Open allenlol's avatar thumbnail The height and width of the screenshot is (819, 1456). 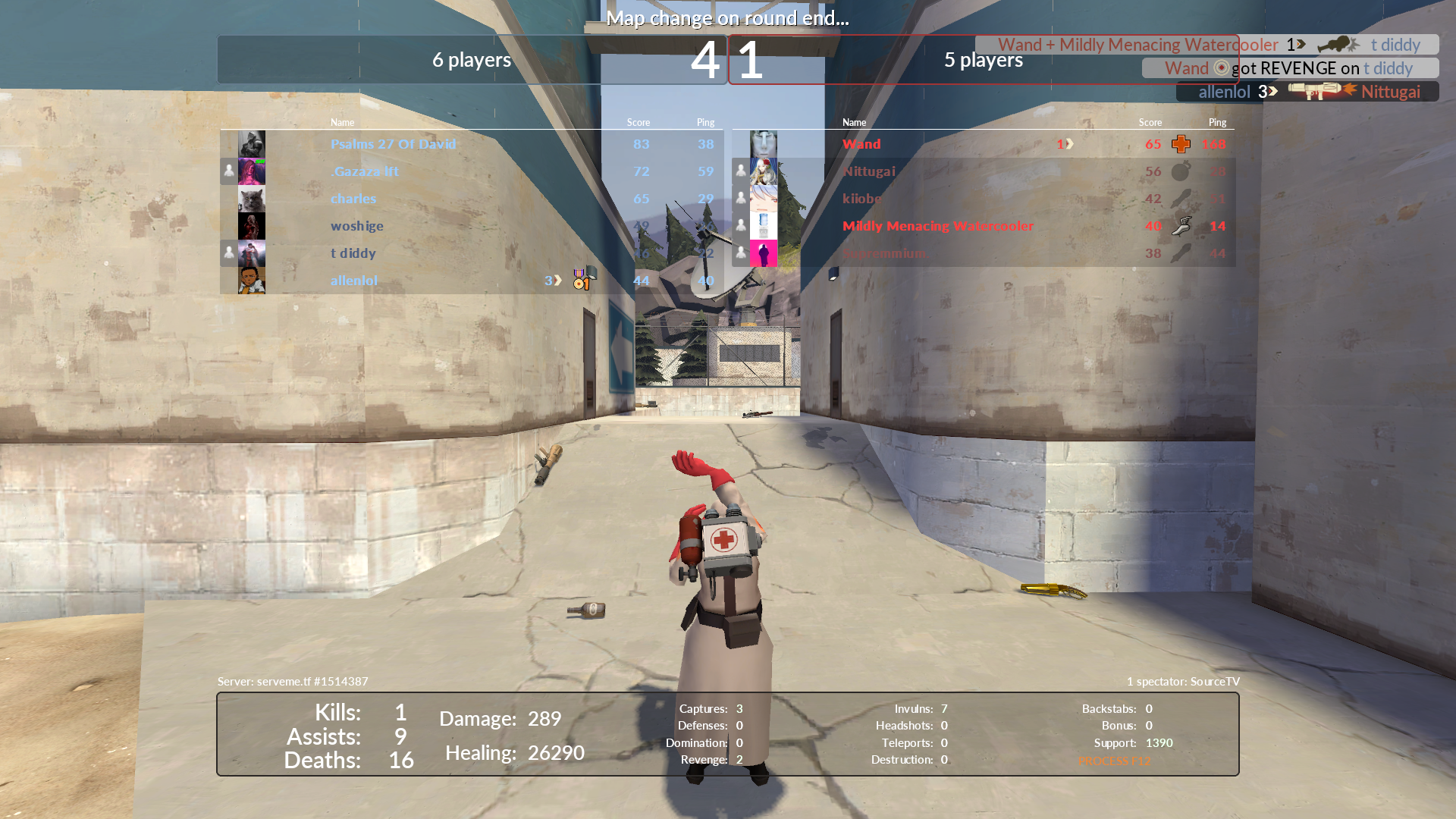coord(252,281)
